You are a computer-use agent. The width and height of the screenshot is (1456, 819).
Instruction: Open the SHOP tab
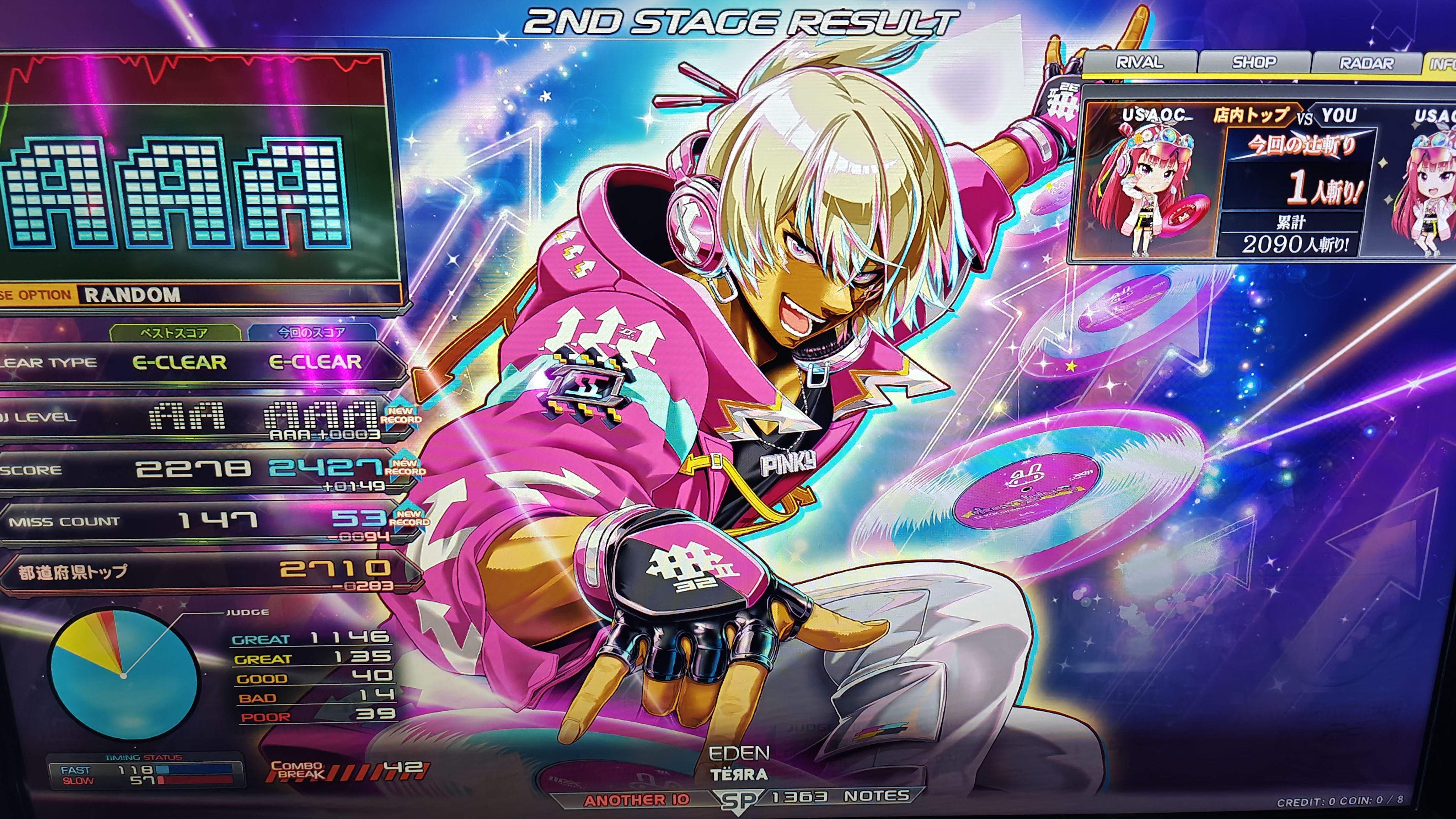[x=1254, y=62]
